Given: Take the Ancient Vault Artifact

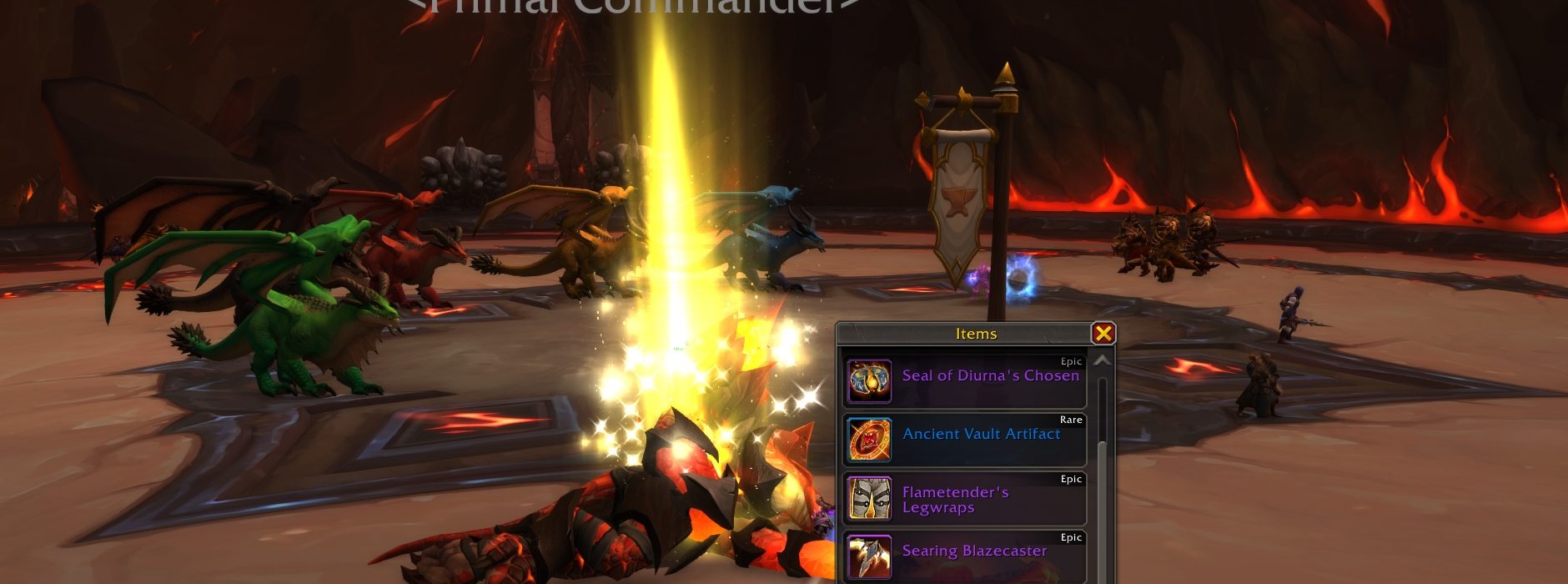Looking at the screenshot, I should [870, 440].
